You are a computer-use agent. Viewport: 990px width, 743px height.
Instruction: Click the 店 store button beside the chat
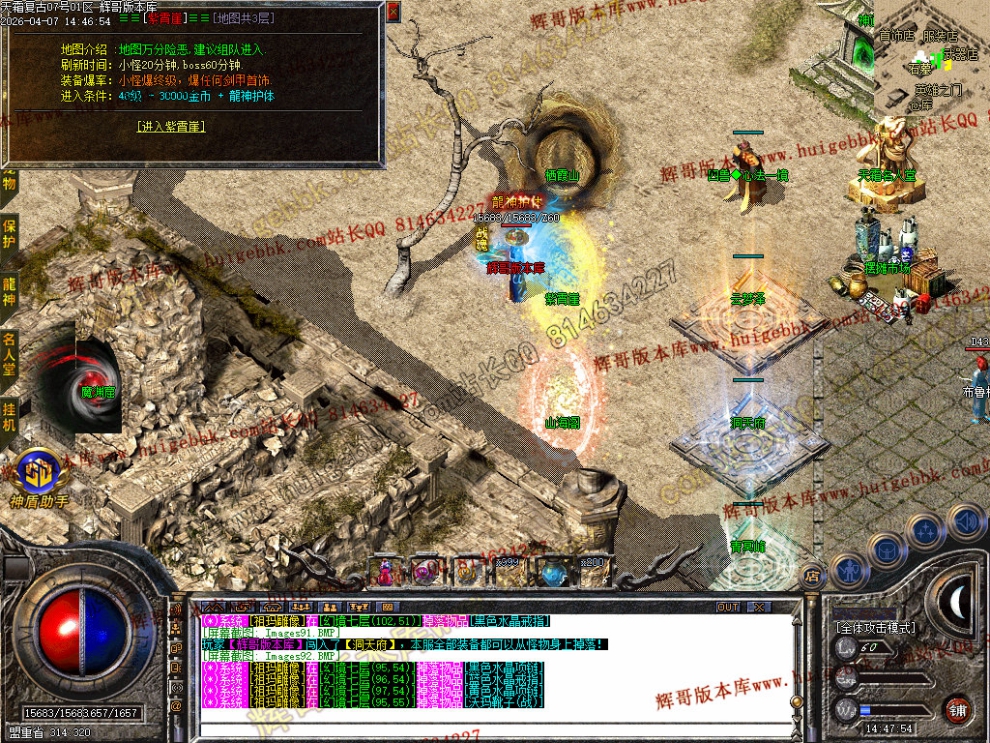coord(812,574)
